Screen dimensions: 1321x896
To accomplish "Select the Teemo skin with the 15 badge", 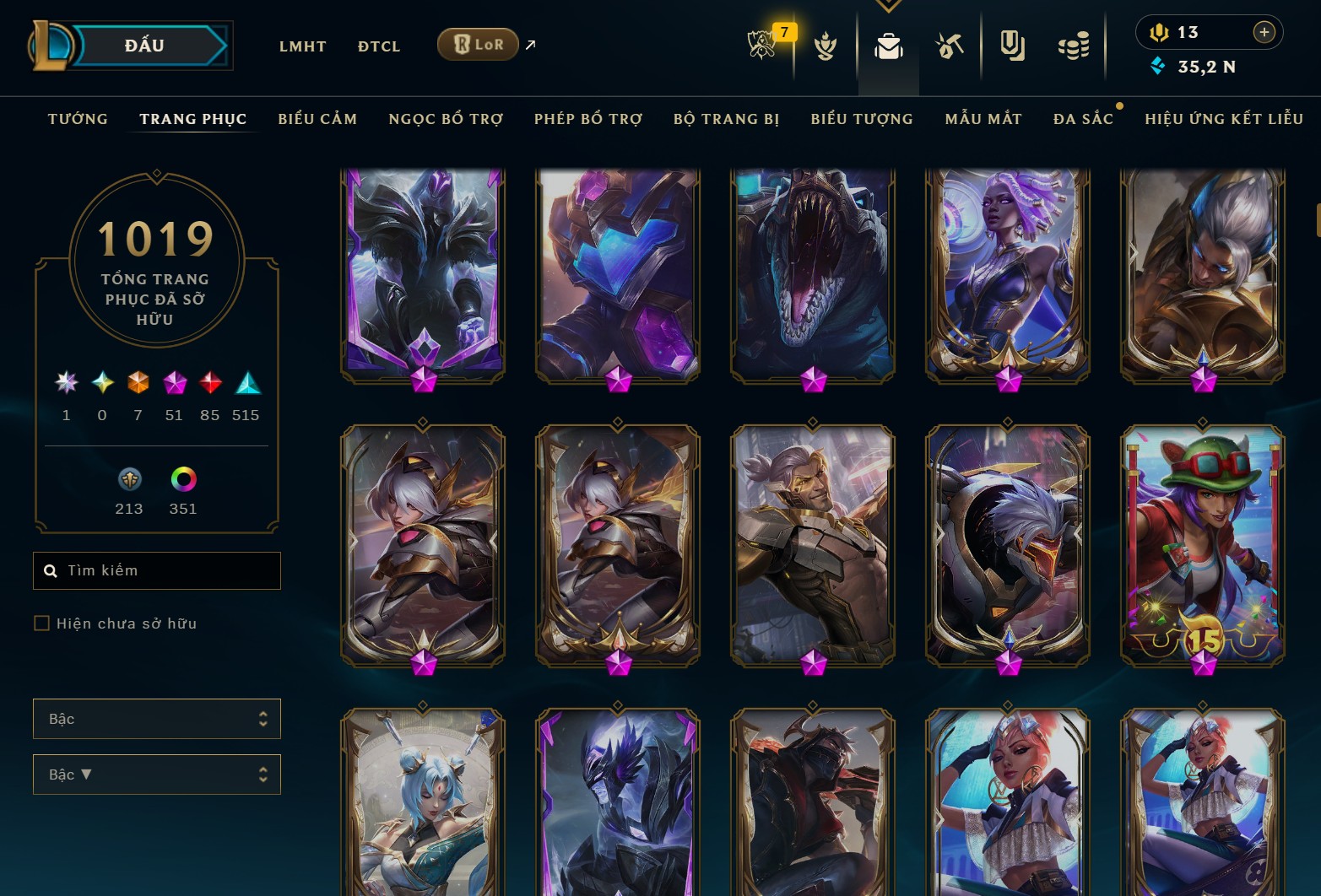I will click(1203, 545).
